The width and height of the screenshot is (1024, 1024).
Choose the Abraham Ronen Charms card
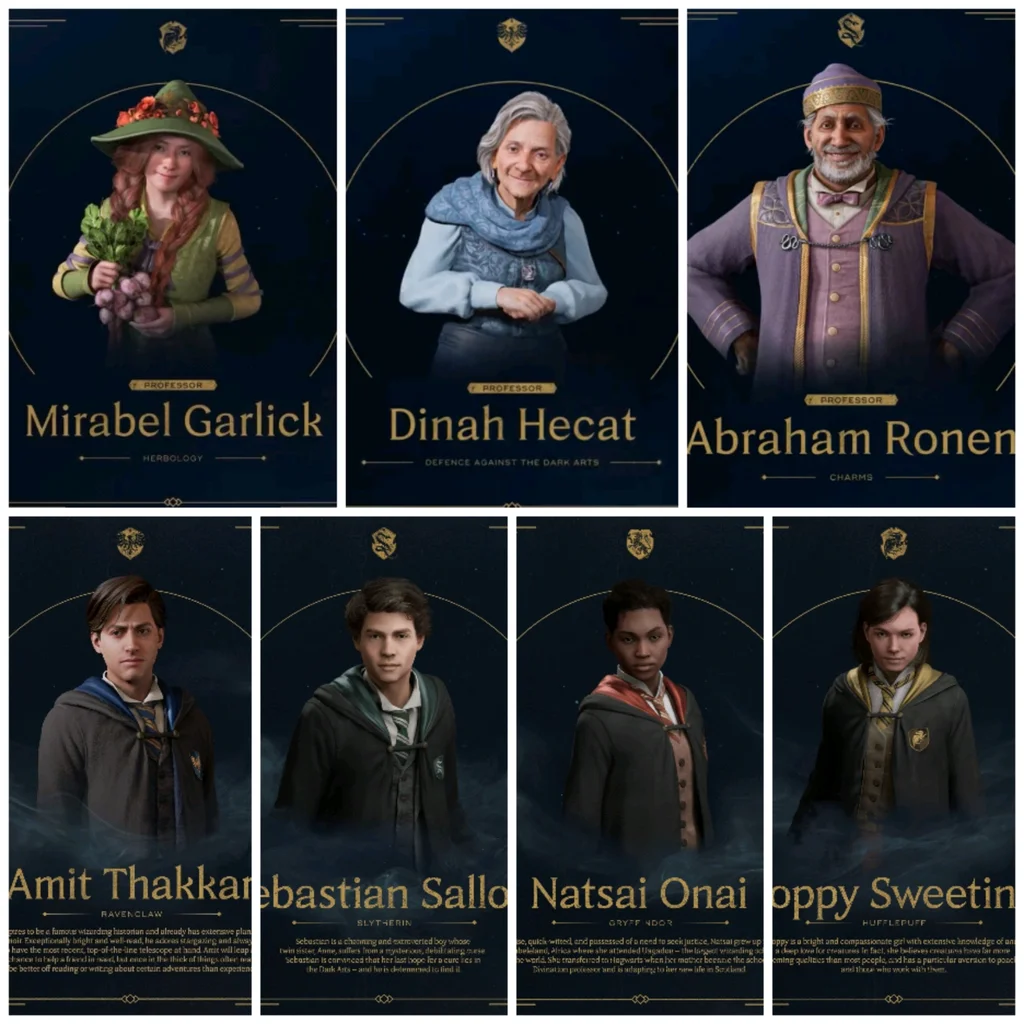(x=850, y=258)
